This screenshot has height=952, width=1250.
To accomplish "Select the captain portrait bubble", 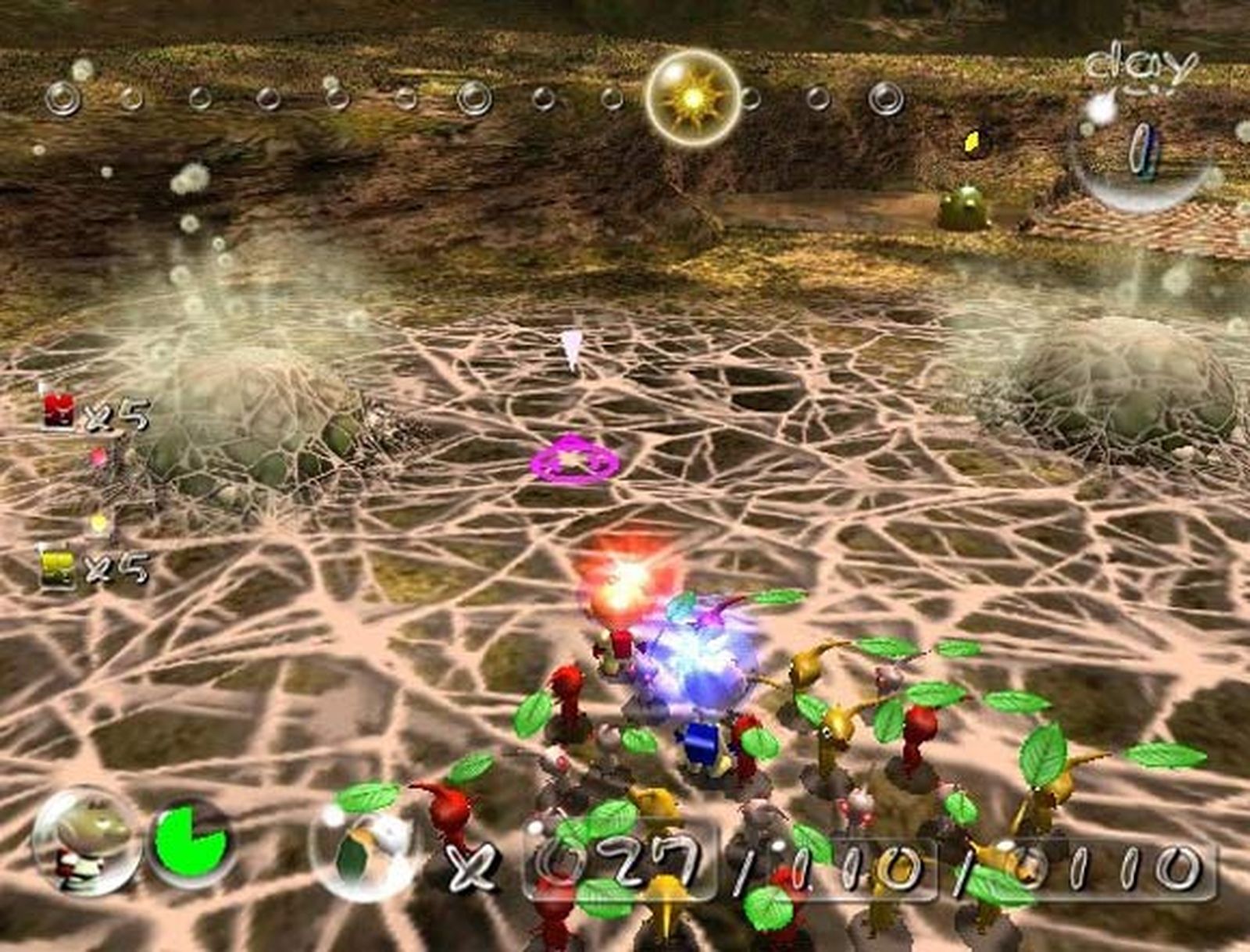I will click(x=86, y=840).
